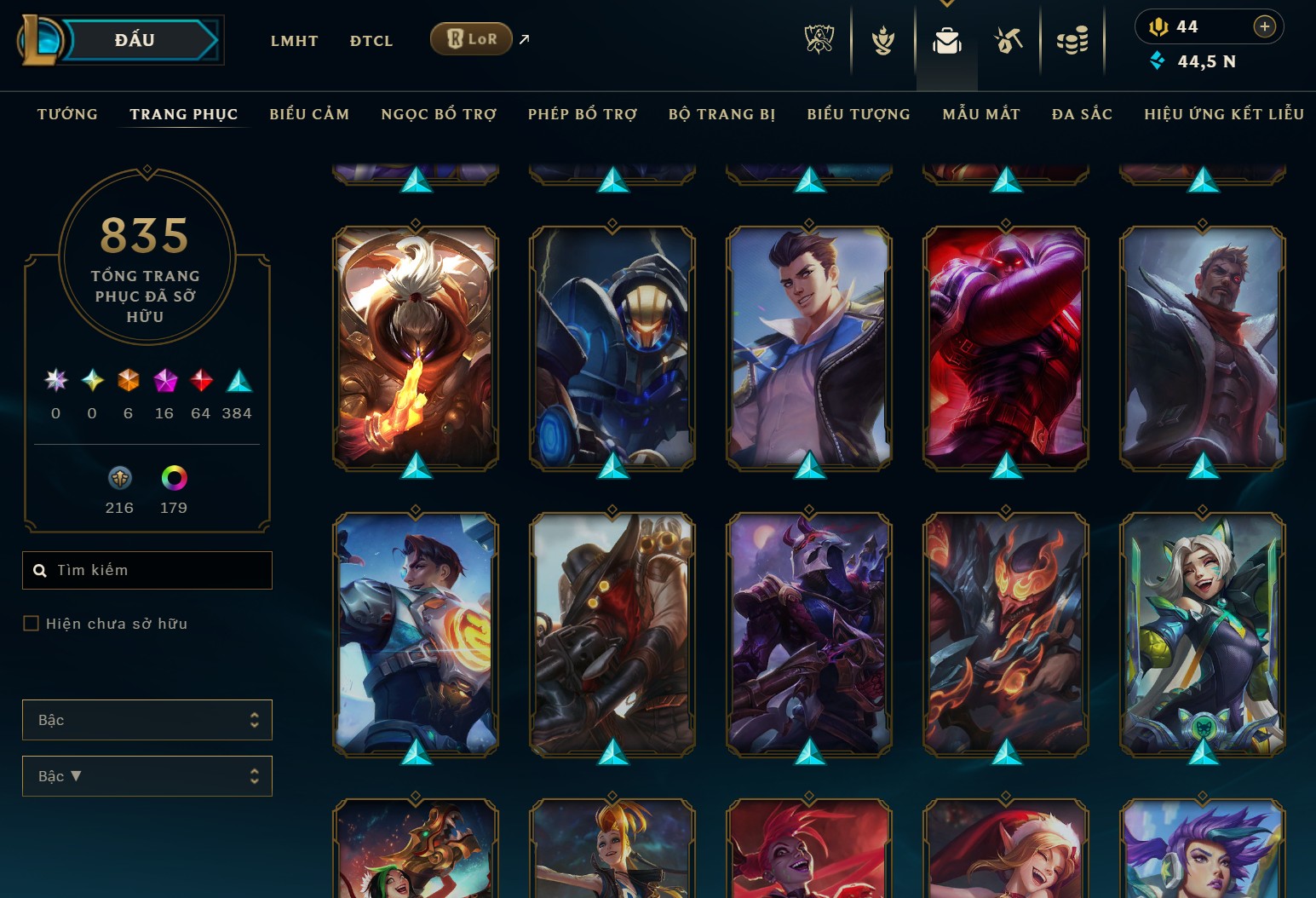Viewport: 1316px width, 898px height.
Task: Enable the 'Hiện chưa sở hữu' checkbox
Action: 30,624
